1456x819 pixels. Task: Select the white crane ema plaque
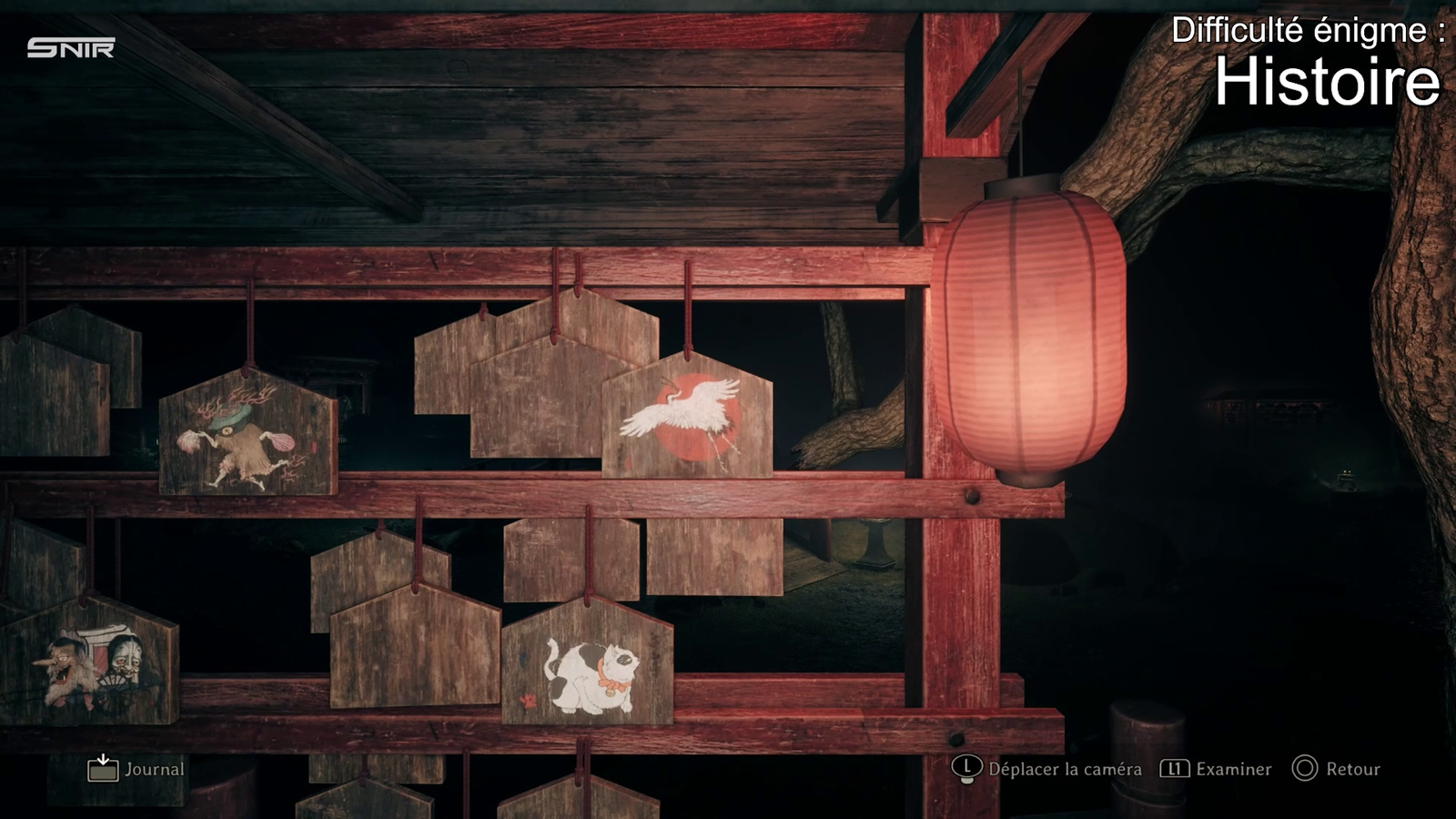point(687,419)
